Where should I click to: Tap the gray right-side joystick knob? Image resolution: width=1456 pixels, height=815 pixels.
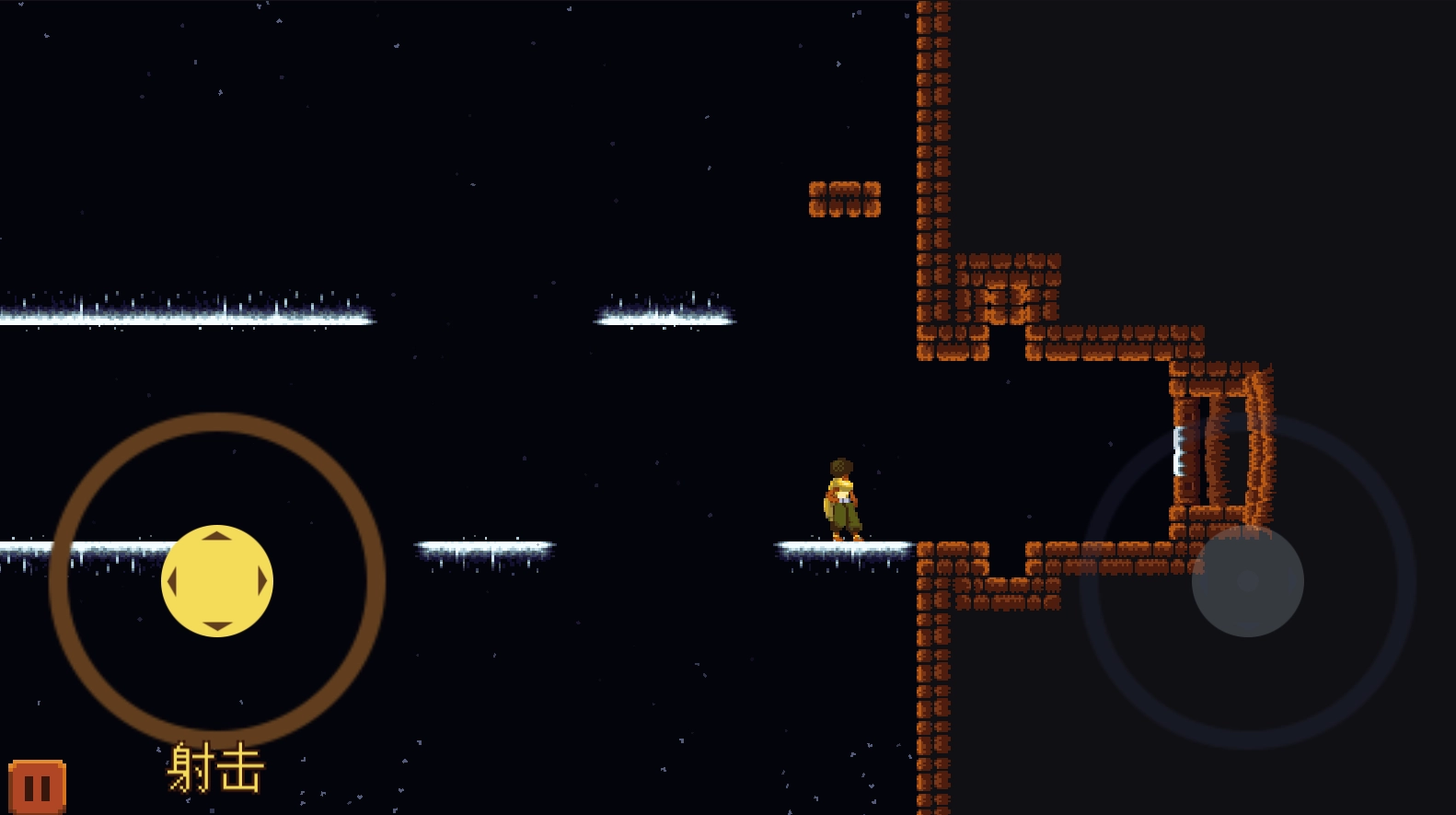tap(1247, 581)
